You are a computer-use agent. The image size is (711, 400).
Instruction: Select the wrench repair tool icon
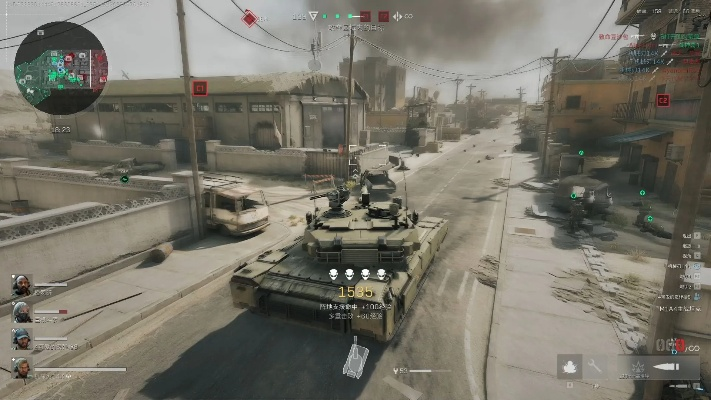(595, 367)
